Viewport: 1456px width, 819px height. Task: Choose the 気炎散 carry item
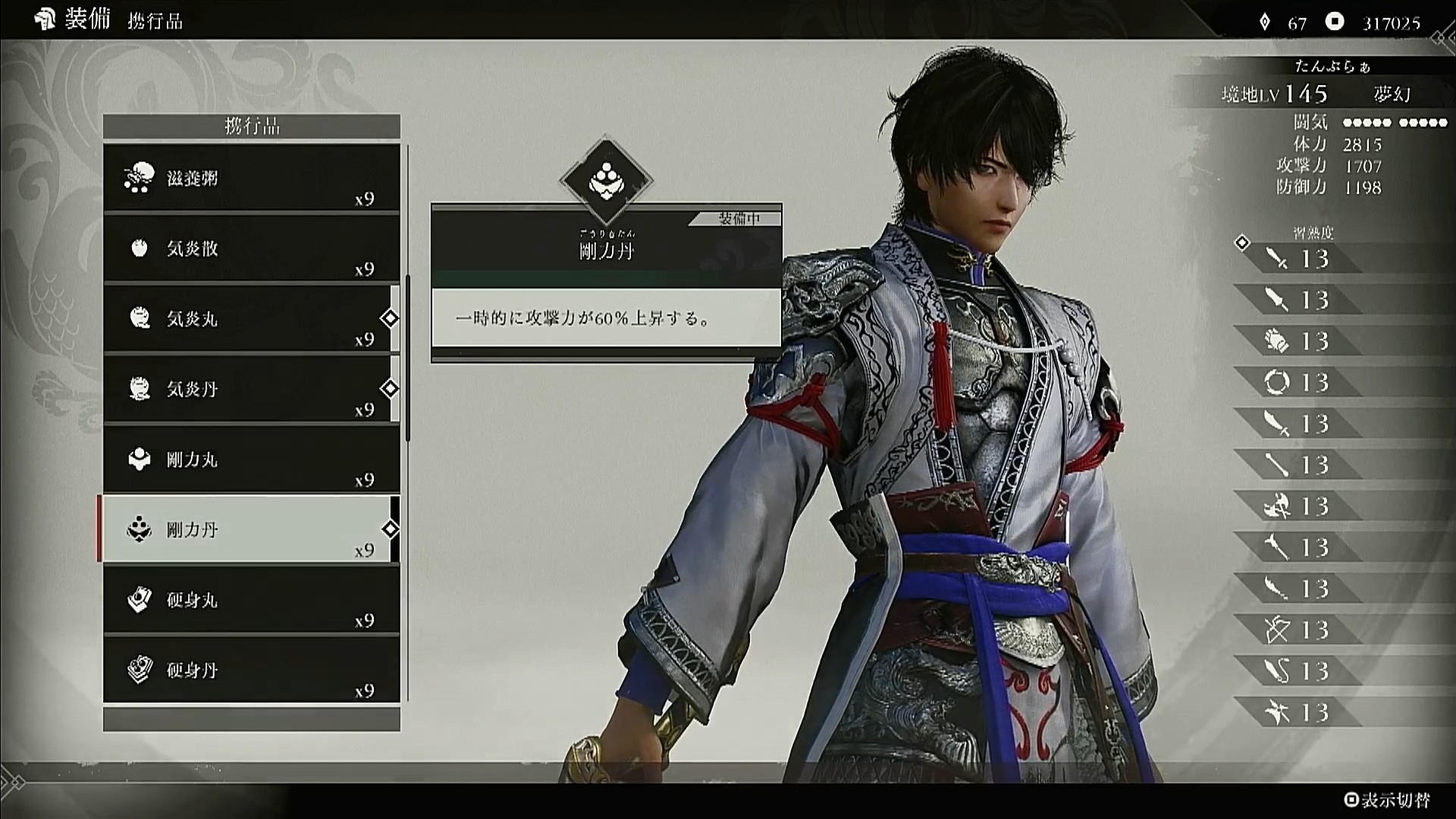251,249
